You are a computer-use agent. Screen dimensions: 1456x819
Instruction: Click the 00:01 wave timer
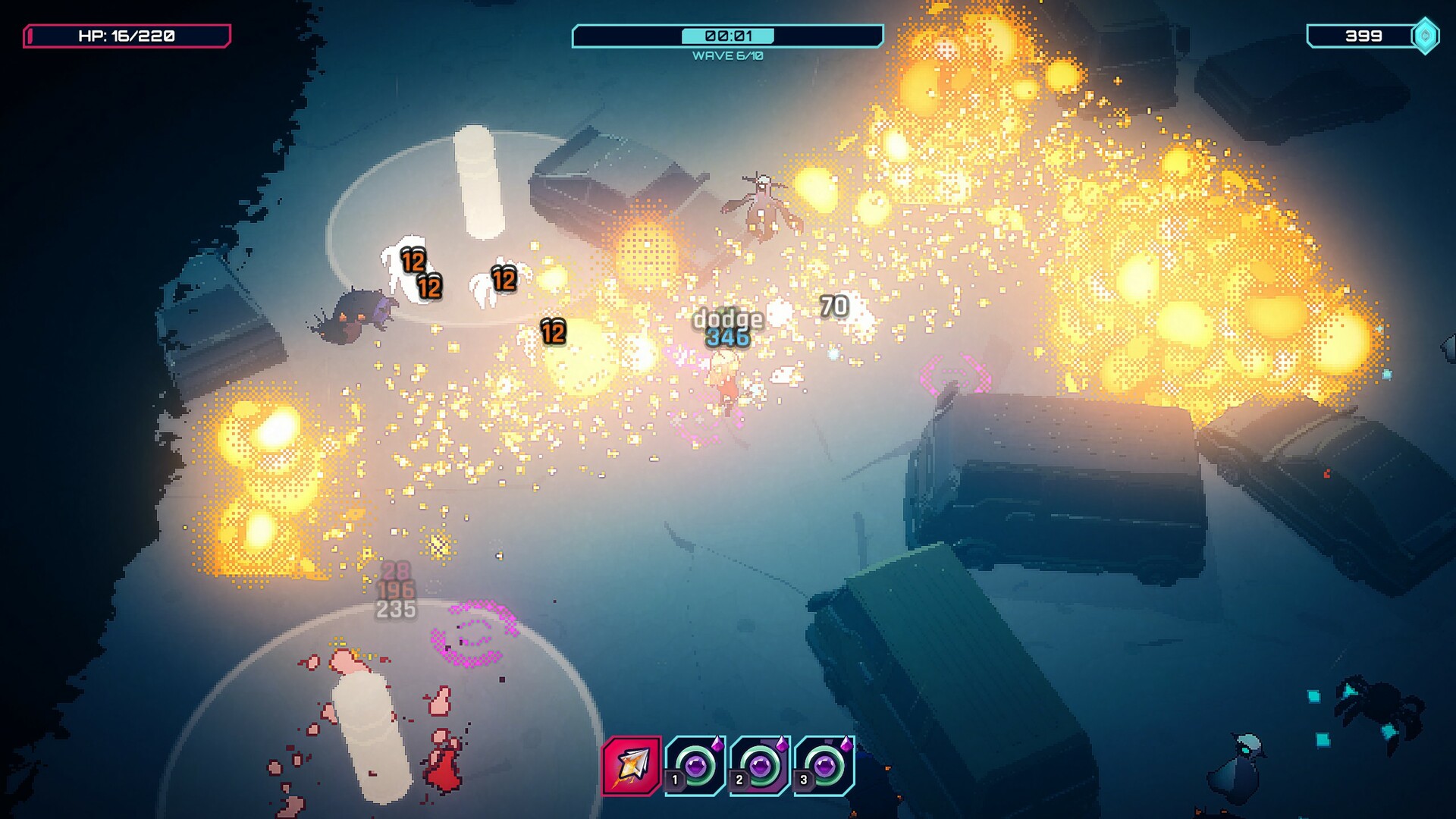[727, 33]
